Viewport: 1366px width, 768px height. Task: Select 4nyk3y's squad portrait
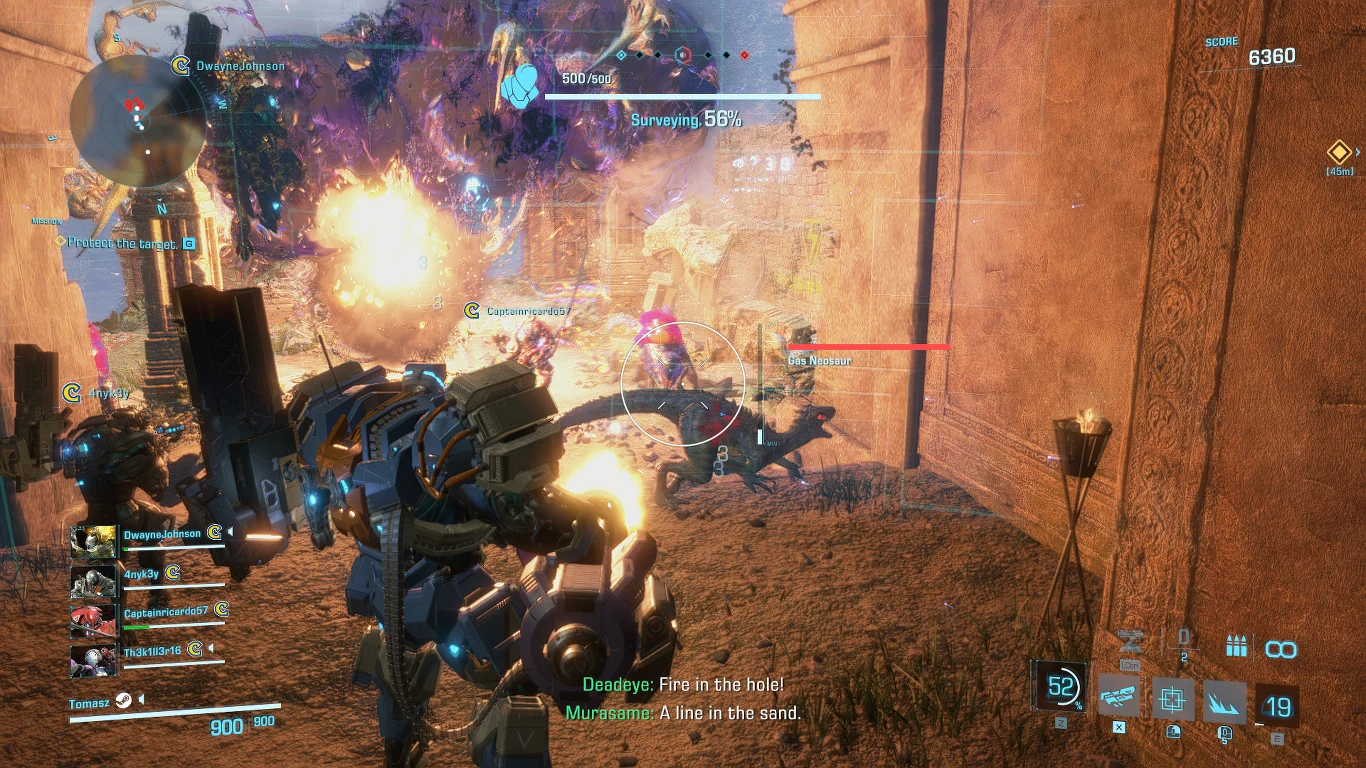coord(93,581)
